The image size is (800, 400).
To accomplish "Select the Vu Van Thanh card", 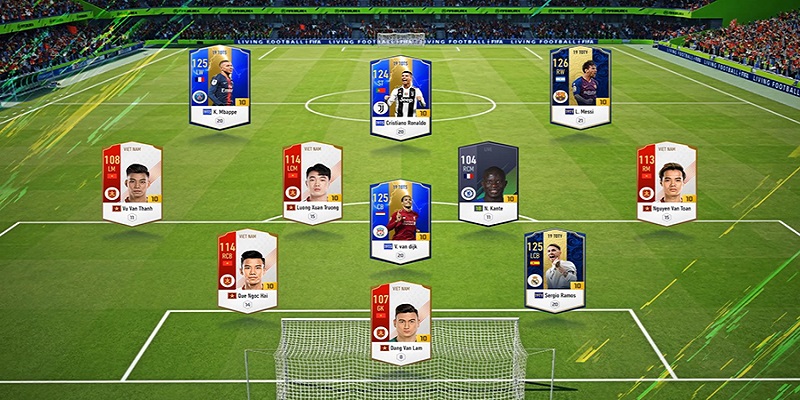I will 131,182.
